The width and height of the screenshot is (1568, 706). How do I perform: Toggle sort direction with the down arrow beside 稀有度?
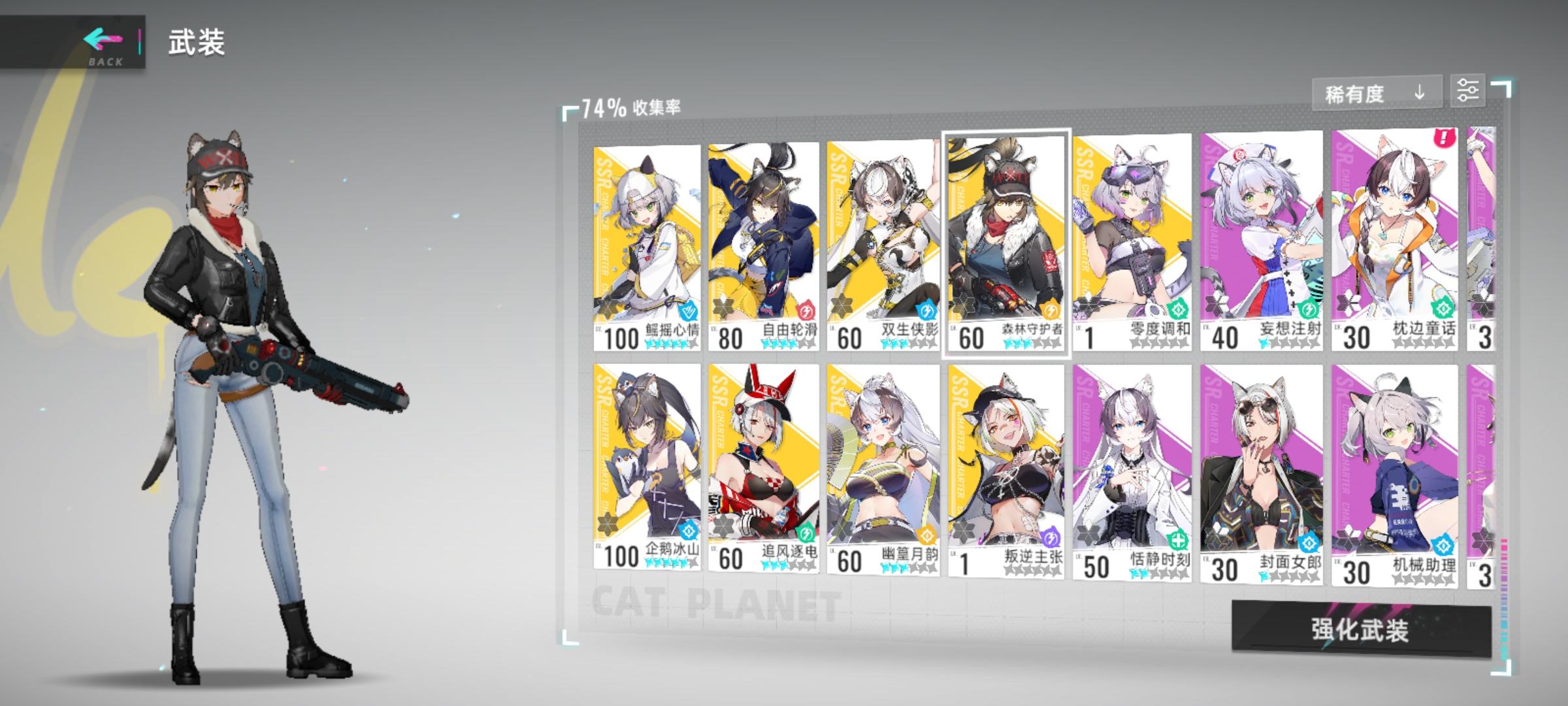(x=1417, y=93)
